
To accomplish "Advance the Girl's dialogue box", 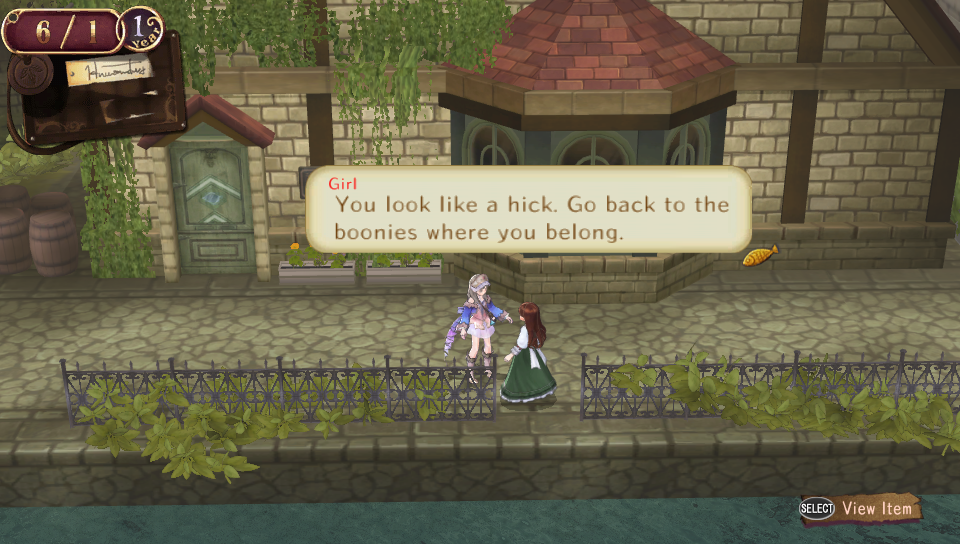I will (x=529, y=210).
